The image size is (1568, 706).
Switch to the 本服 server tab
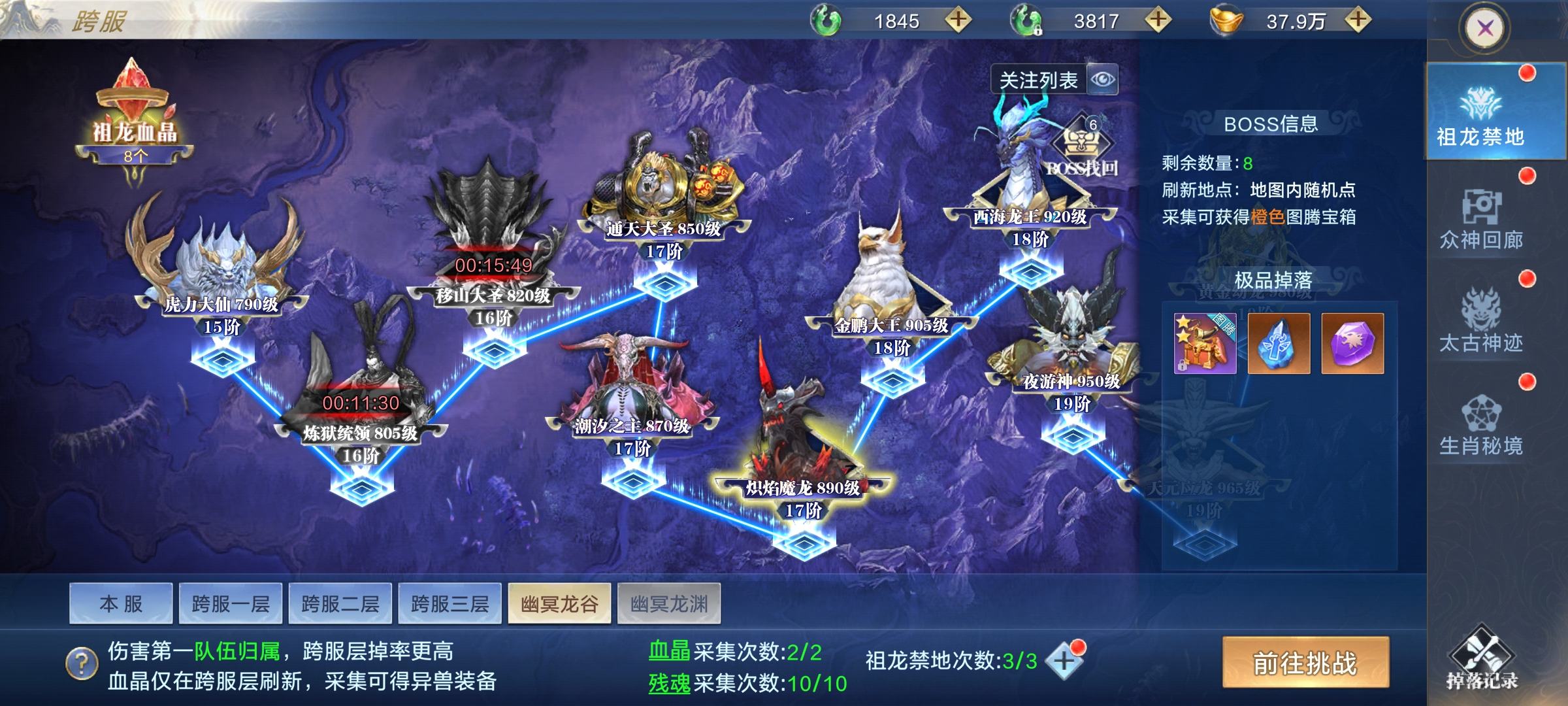coord(121,603)
